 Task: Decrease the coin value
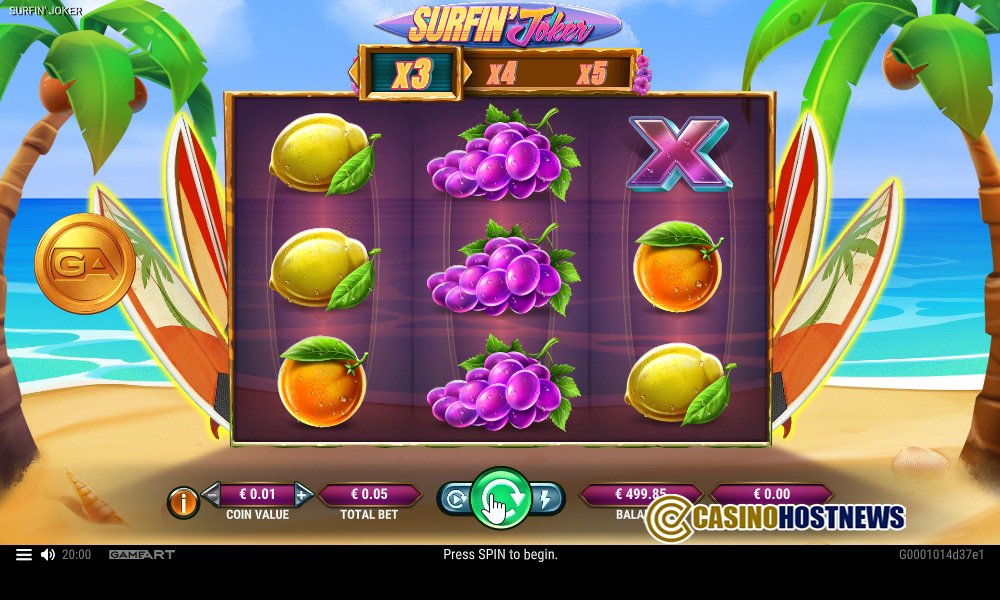click(x=211, y=494)
